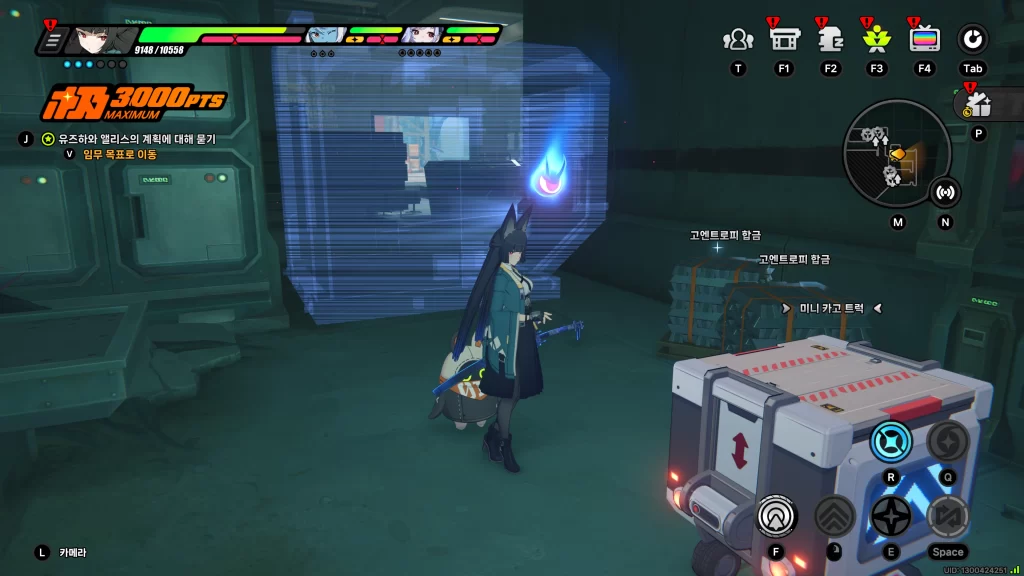Open the storefront icon in top bar
Viewport: 1024px width, 576px height.
[783, 40]
